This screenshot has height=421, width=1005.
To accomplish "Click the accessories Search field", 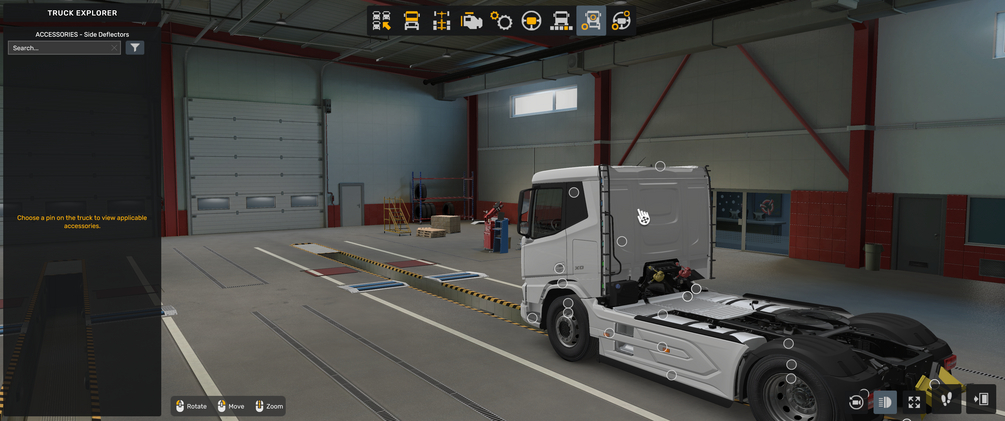I will pos(60,48).
